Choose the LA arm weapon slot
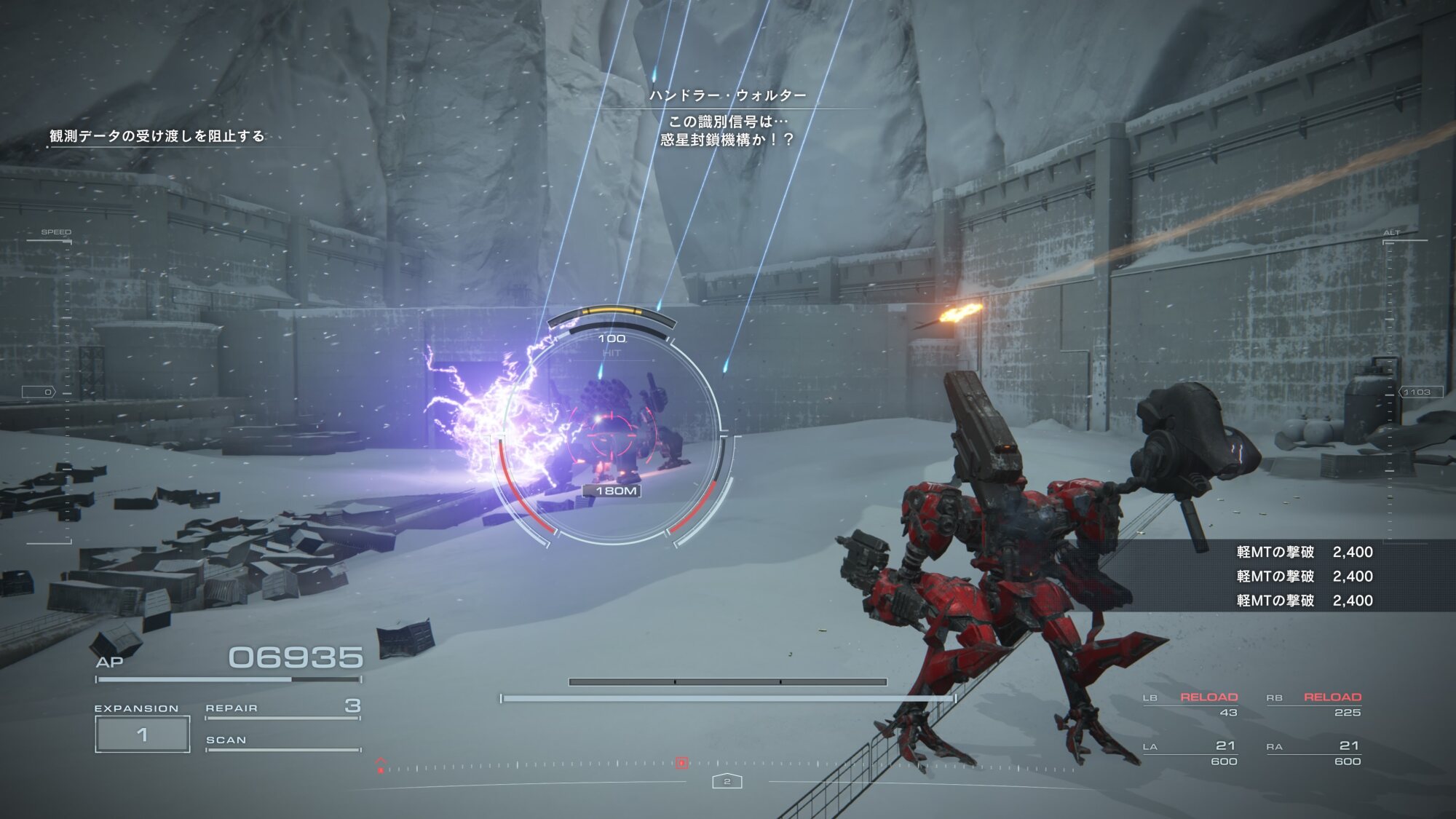 click(1190, 753)
